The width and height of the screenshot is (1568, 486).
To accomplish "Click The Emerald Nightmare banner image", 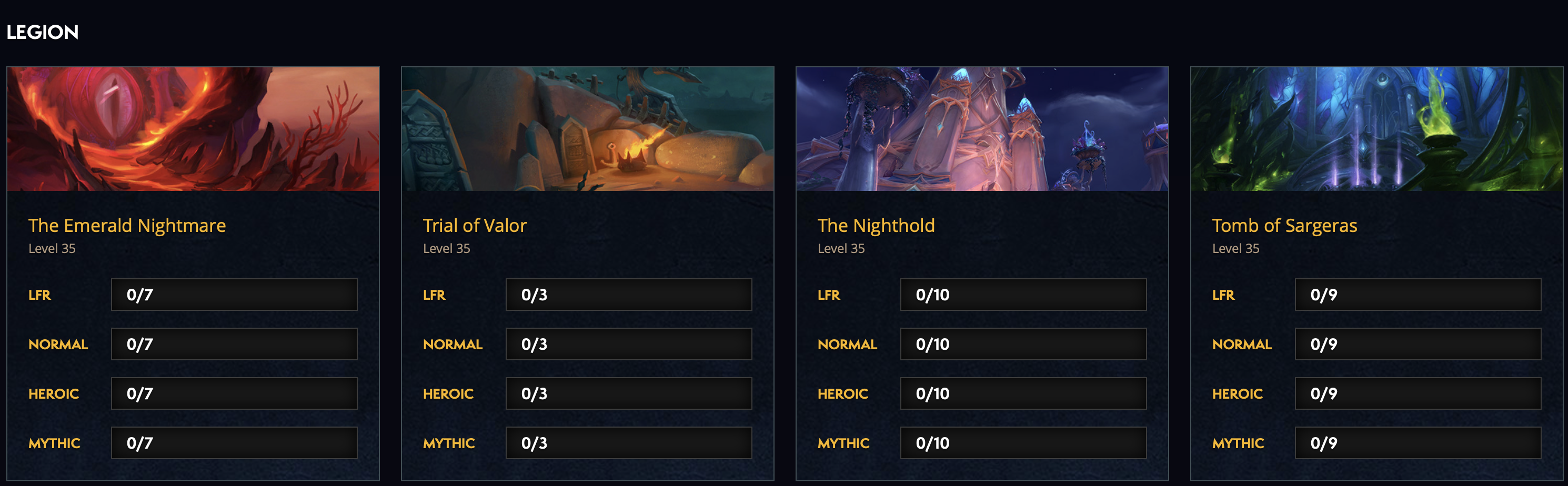I will (194, 128).
